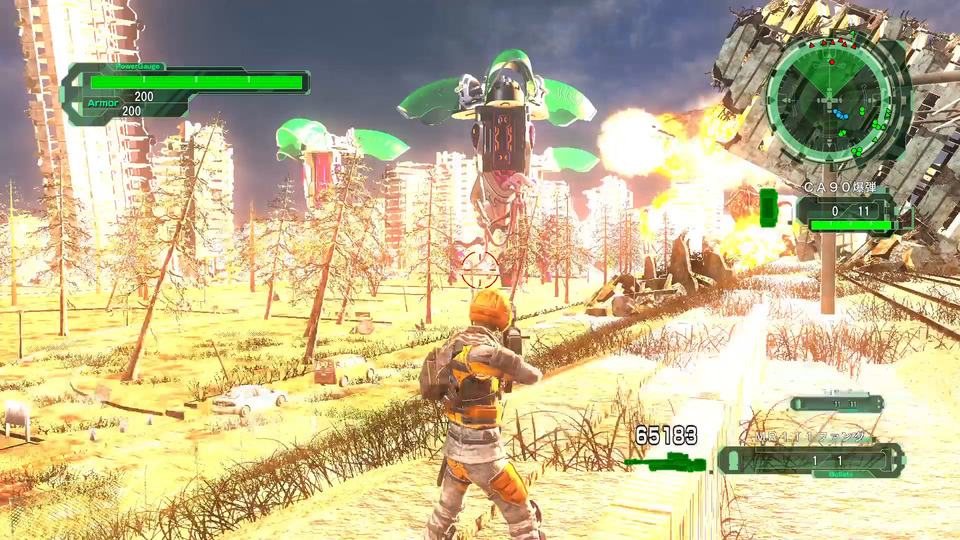
Task: Select the green rifle weapon icon
Action: [x=665, y=463]
